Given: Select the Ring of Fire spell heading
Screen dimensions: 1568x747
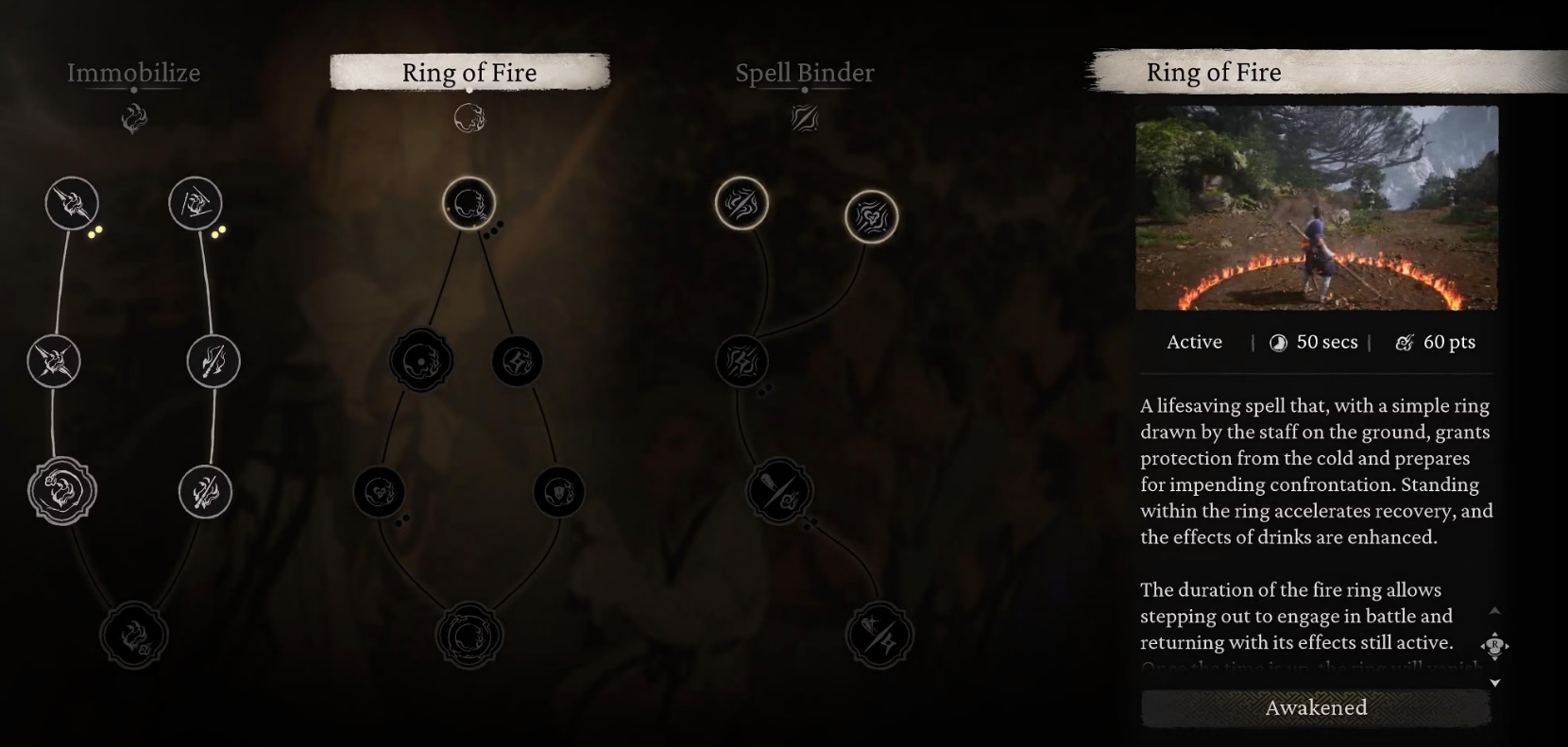Looking at the screenshot, I should click(469, 73).
